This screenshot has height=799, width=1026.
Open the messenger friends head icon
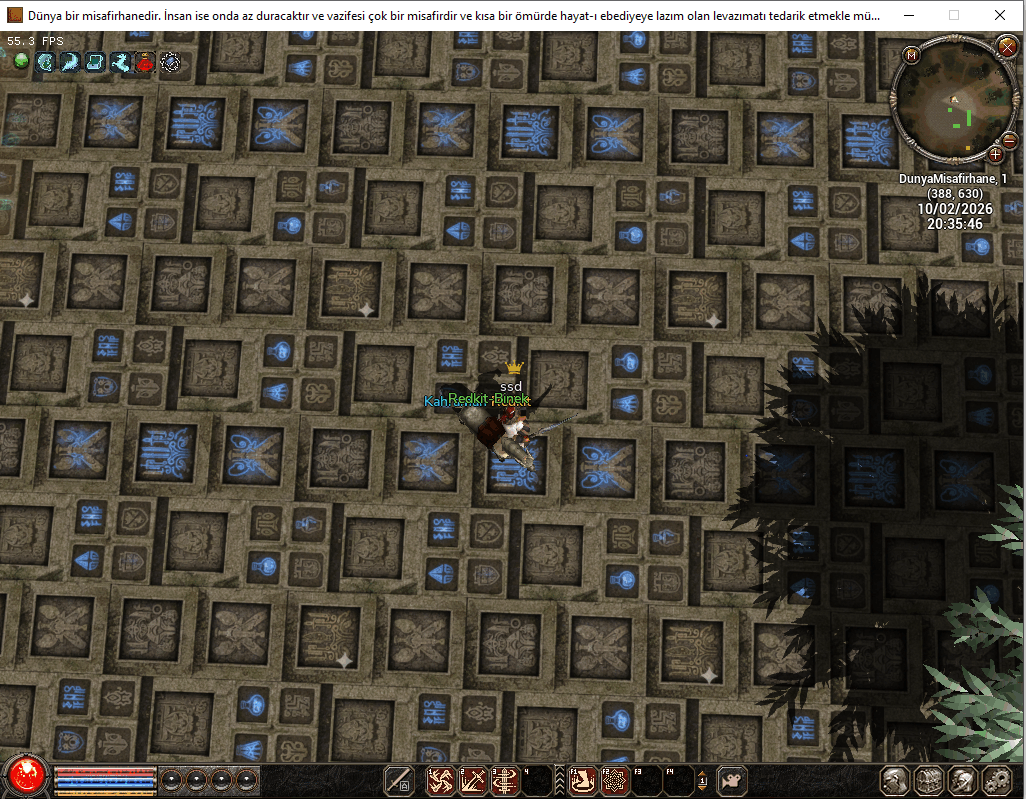[963, 780]
